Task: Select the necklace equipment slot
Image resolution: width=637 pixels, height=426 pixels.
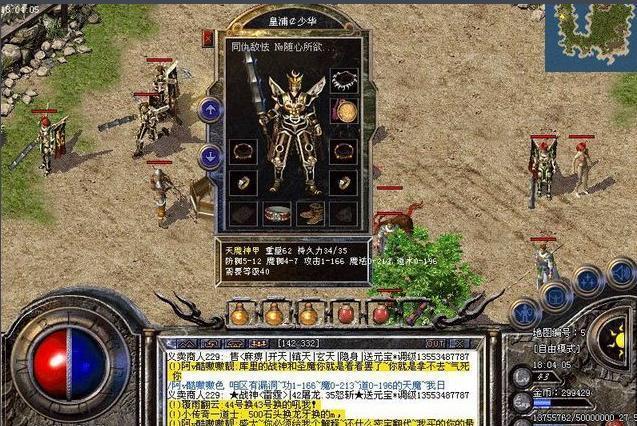Action: click(343, 81)
